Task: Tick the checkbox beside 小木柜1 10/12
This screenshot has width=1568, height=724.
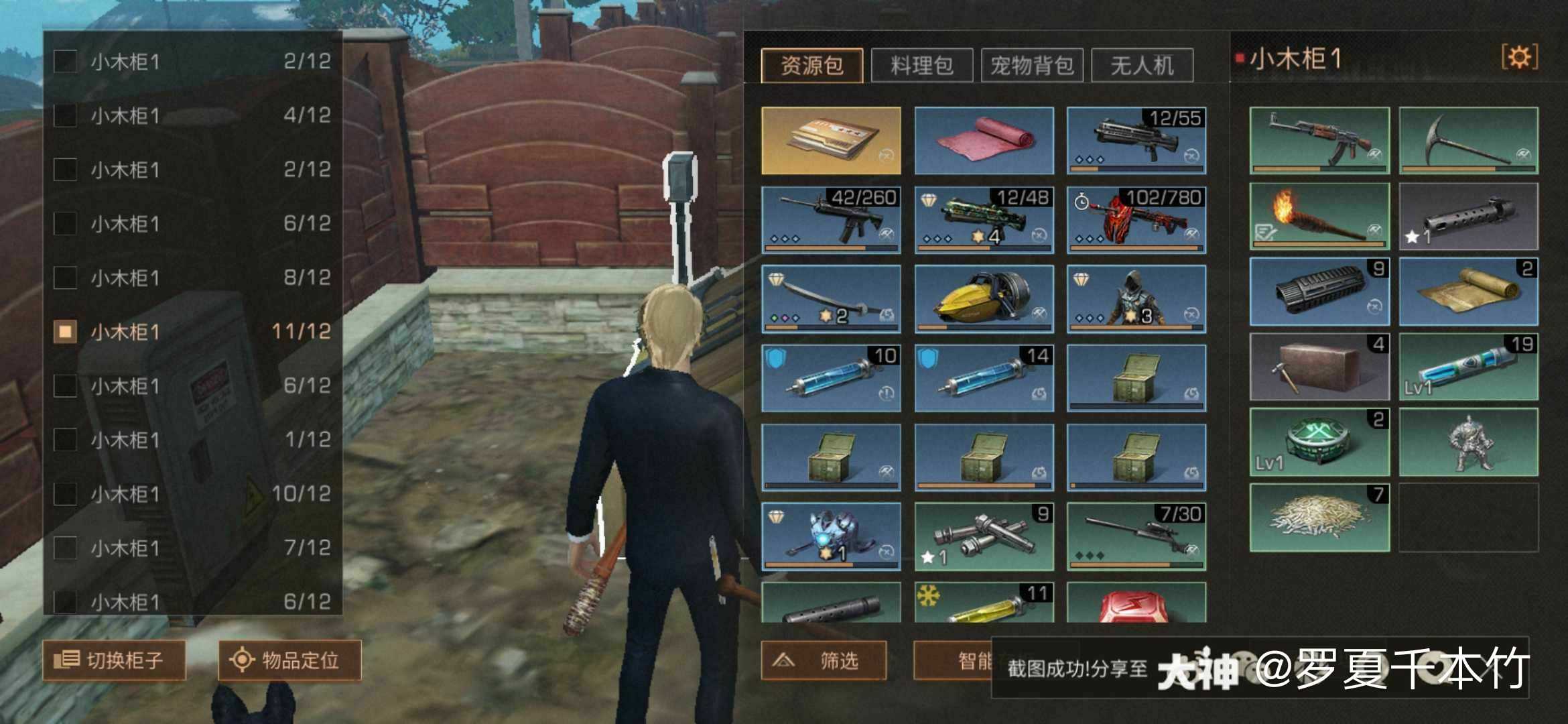Action: 65,494
